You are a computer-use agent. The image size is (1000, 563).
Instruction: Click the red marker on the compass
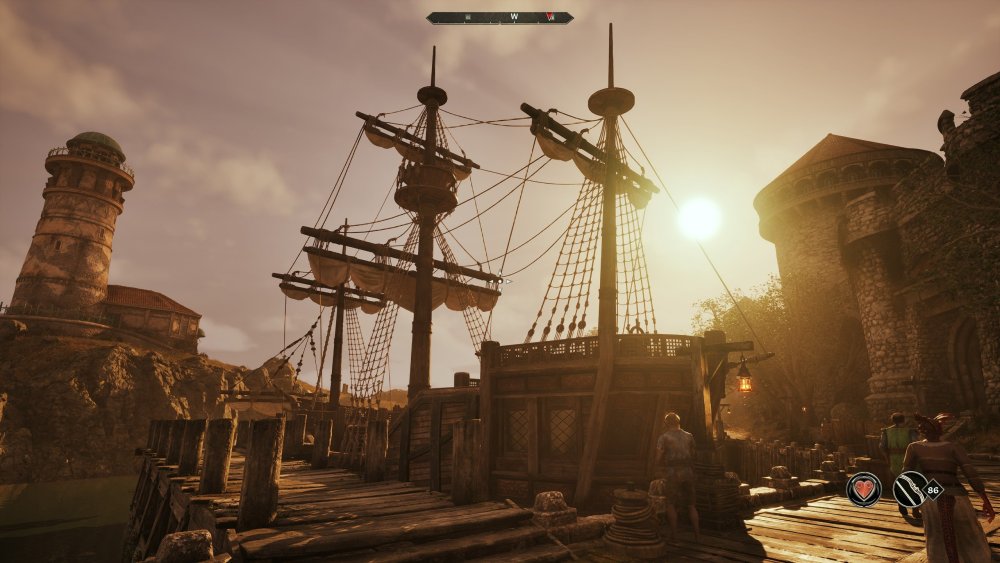551,18
